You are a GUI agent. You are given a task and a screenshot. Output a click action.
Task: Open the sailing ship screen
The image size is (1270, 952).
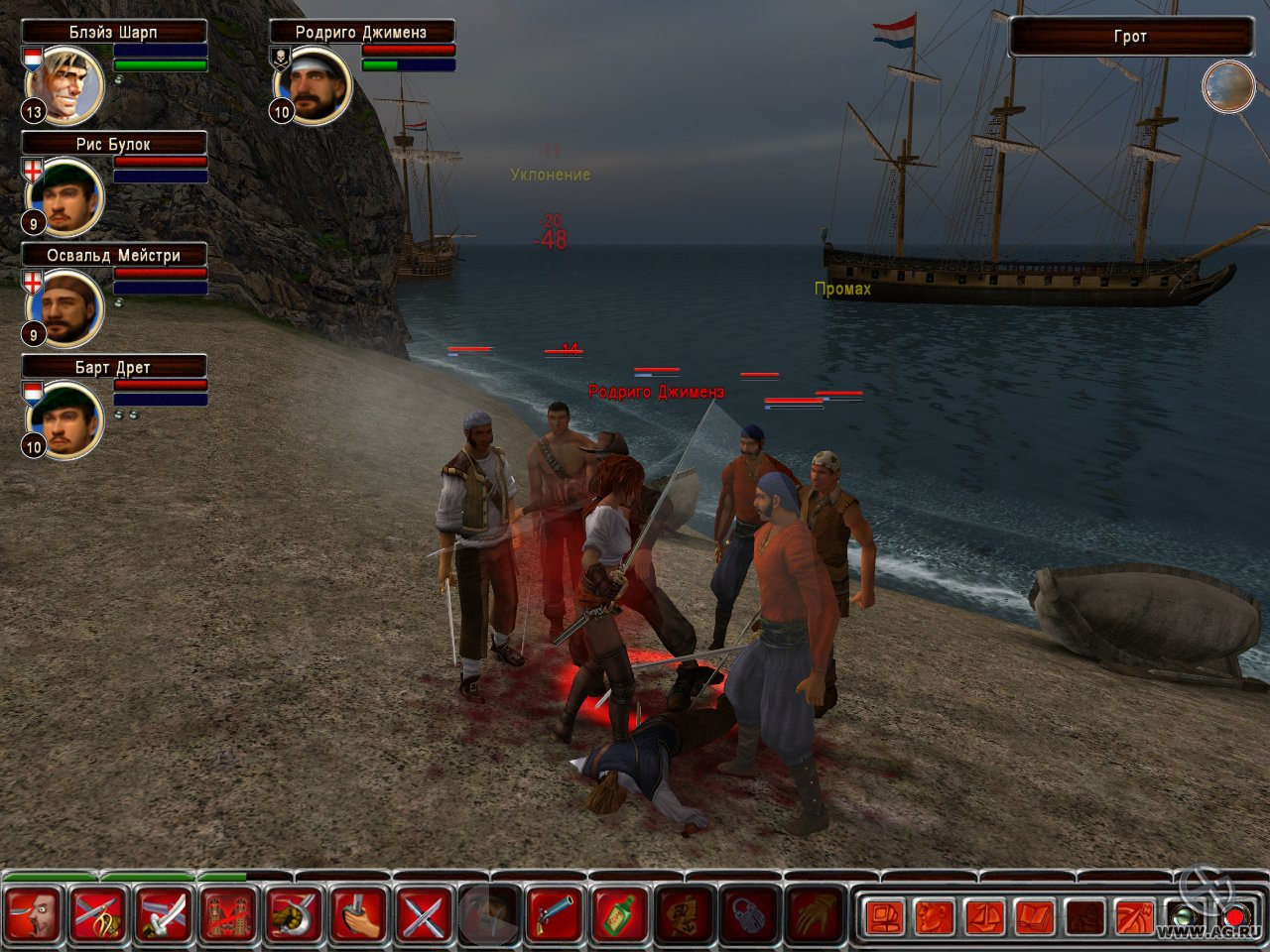pos(984,916)
